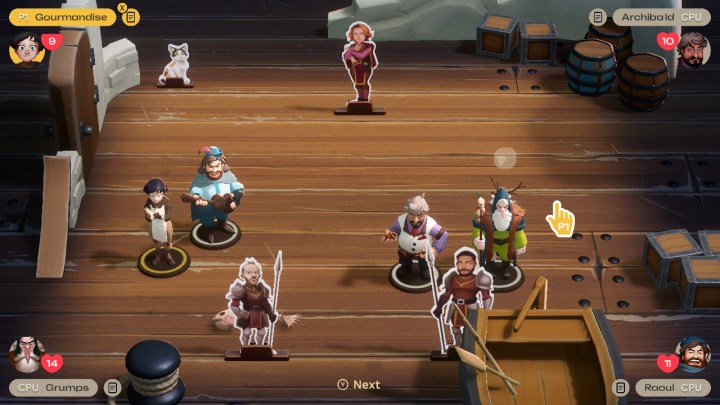Choose the white-haired man in purple vest
720x405 pixels.
point(414,238)
